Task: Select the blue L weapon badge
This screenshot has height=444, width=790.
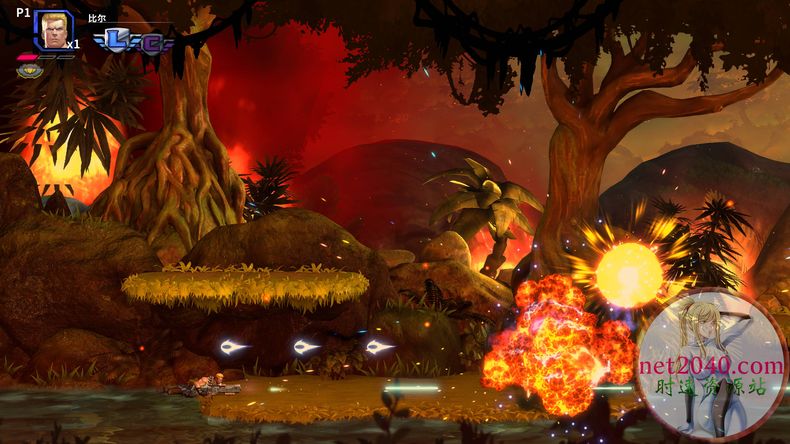Action: [116, 40]
